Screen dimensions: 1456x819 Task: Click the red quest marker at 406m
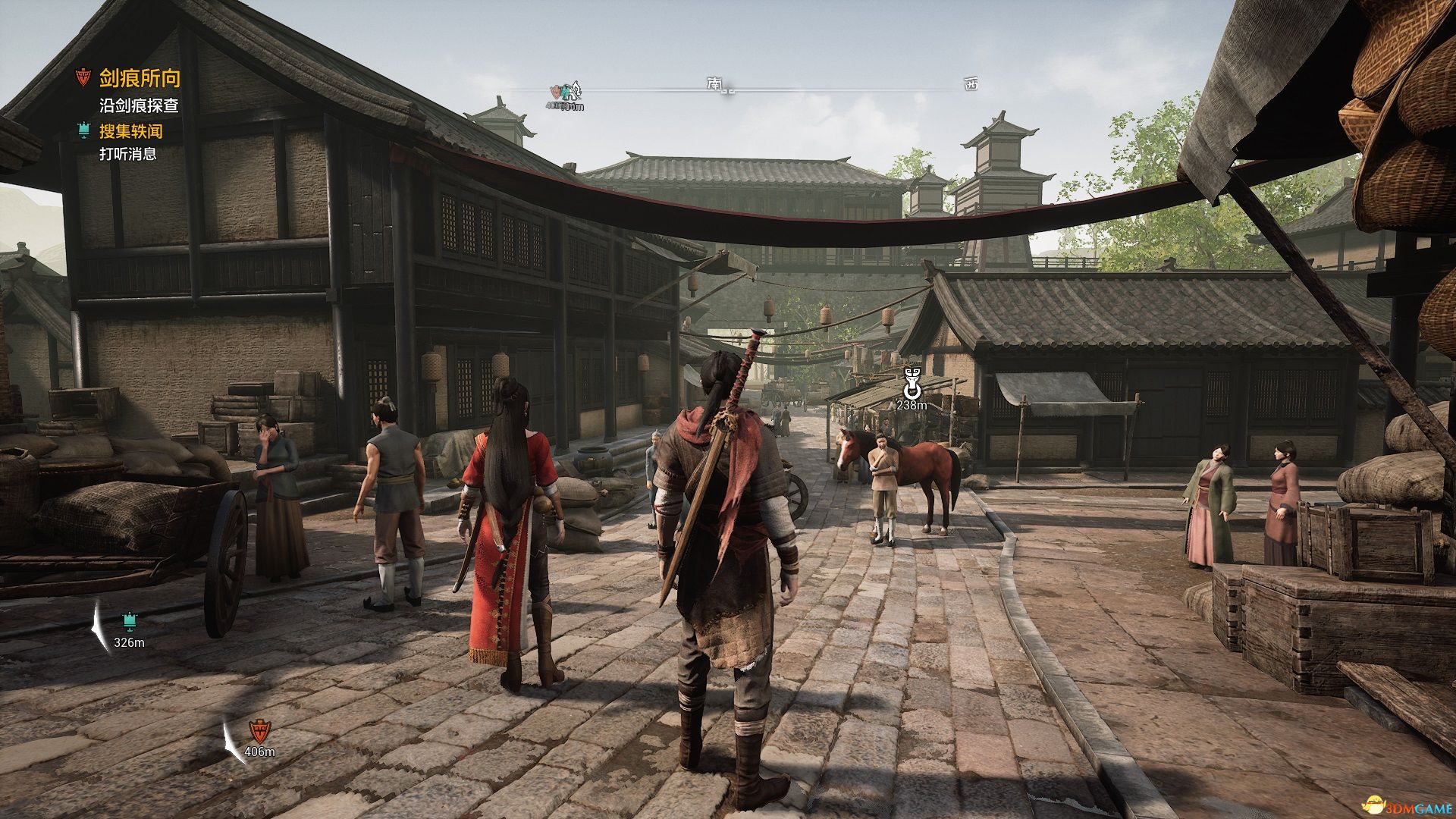pyautogui.click(x=259, y=732)
